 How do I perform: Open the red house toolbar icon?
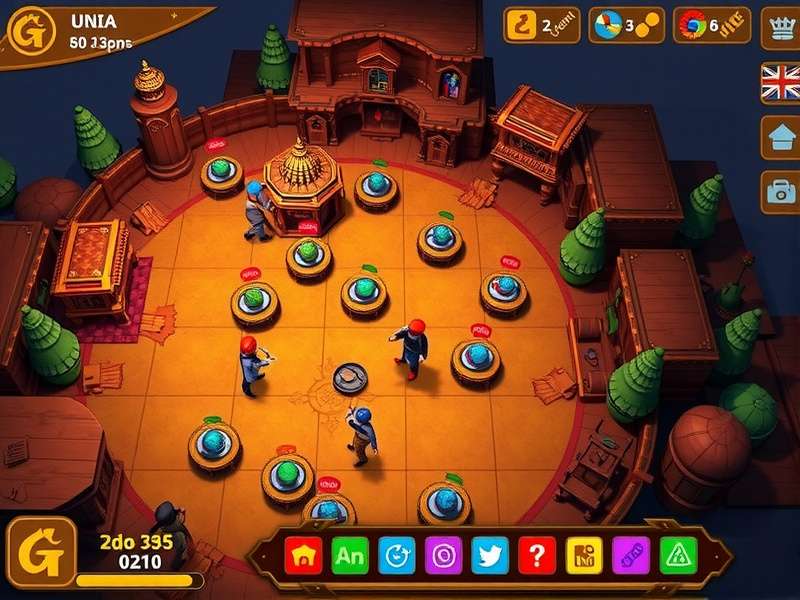(302, 554)
